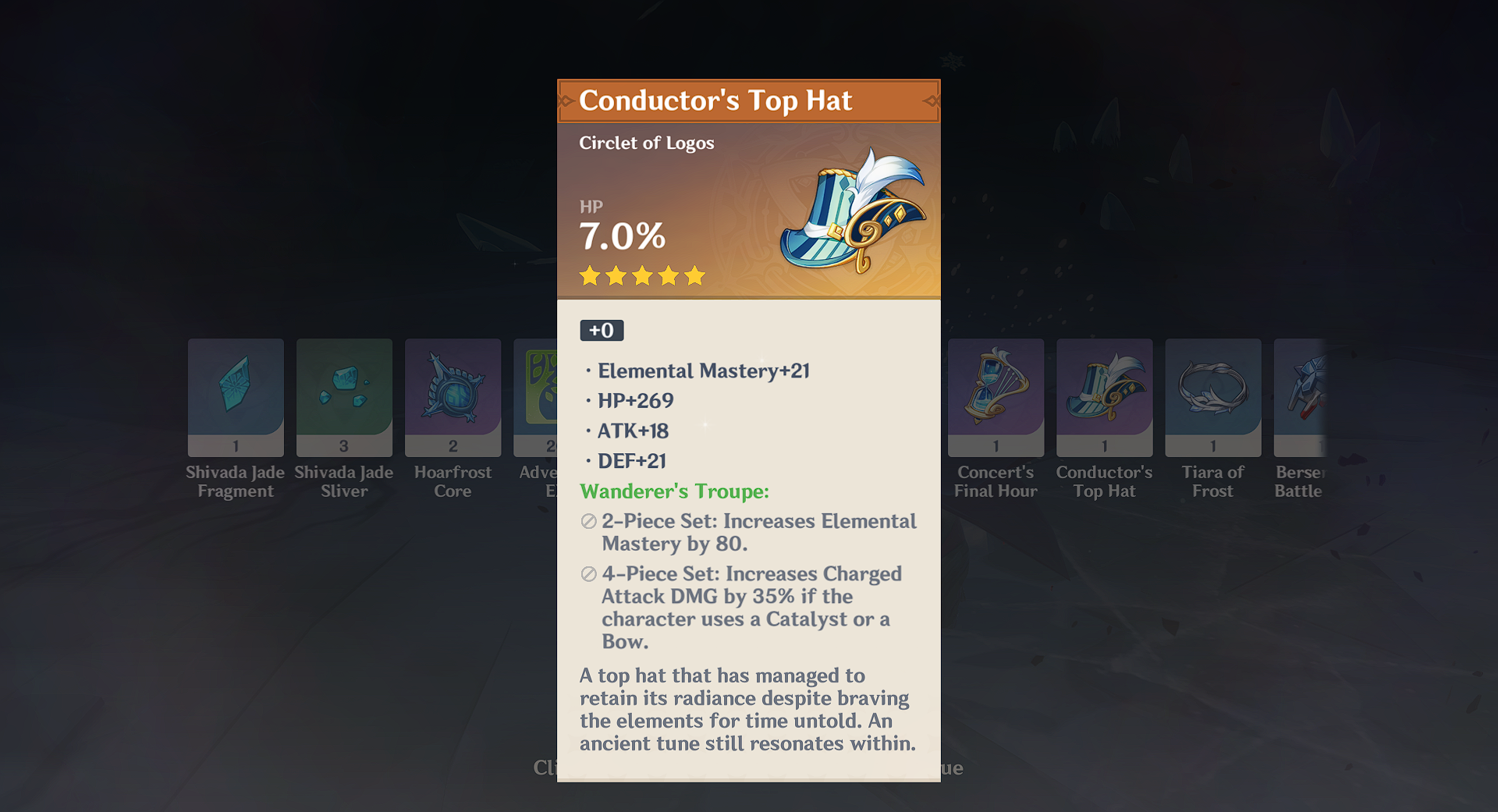Select the Elemental Mastery+21 substat line

pos(703,371)
